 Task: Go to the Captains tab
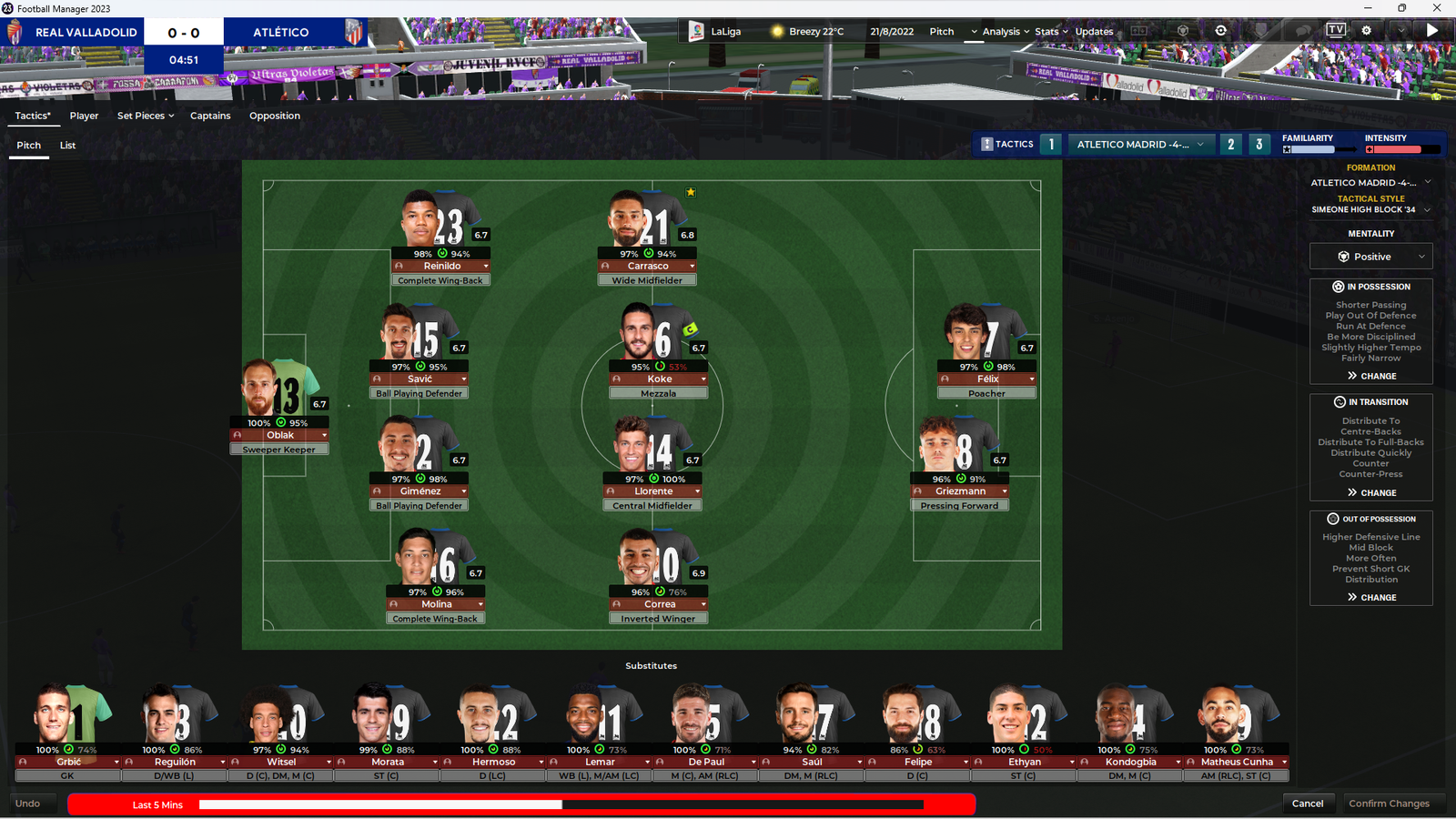coord(210,116)
